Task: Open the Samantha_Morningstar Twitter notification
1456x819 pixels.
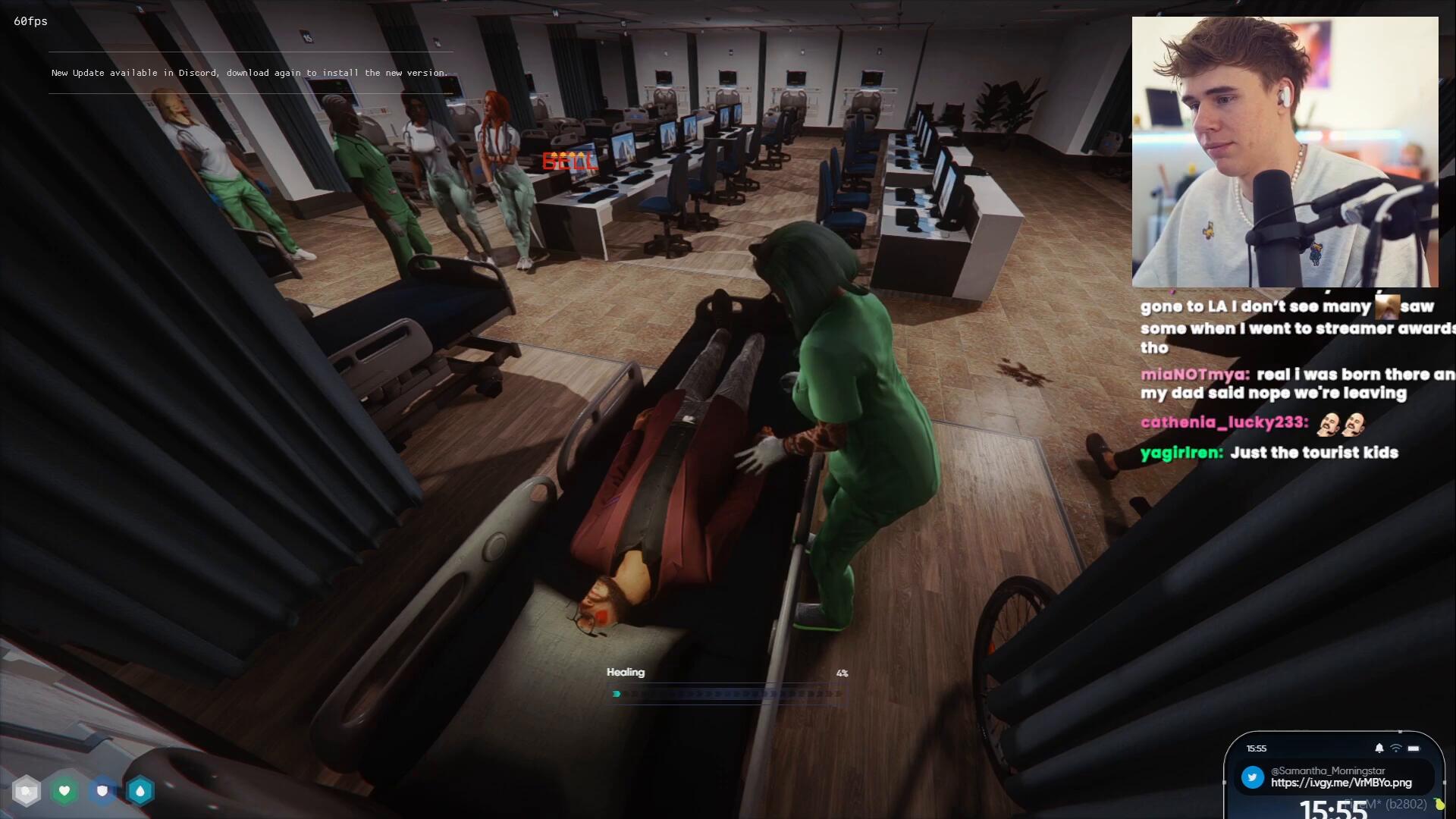Action: click(1340, 777)
